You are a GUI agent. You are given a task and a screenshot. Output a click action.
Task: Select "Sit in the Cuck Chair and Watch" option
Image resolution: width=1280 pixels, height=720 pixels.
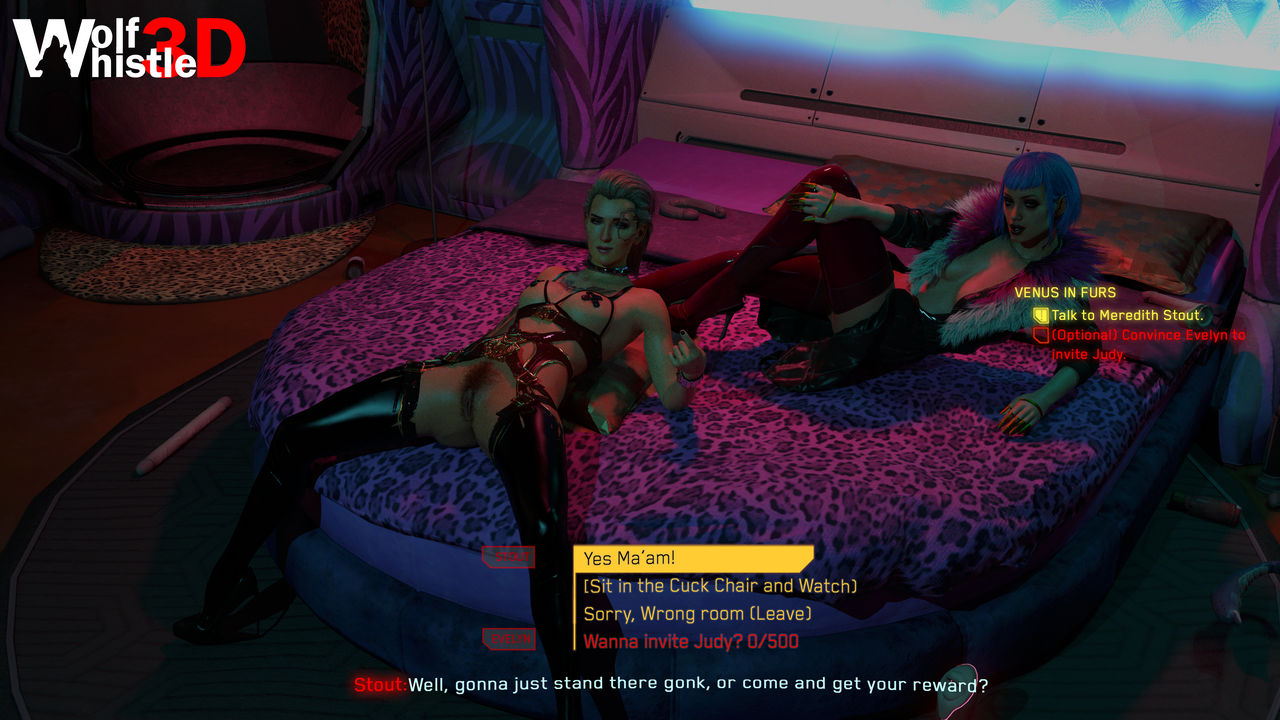click(720, 586)
